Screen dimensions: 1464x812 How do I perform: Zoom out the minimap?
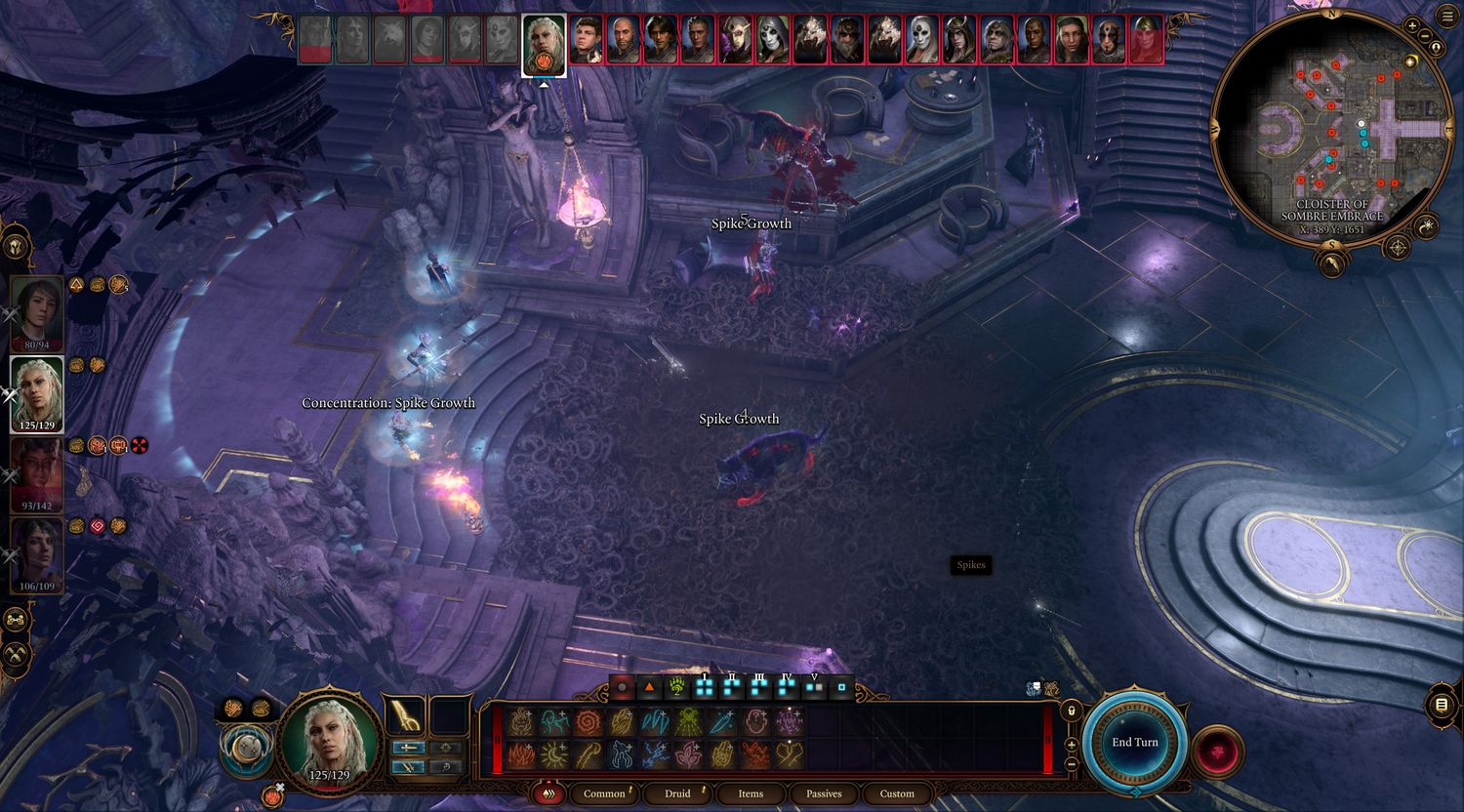tap(1425, 36)
